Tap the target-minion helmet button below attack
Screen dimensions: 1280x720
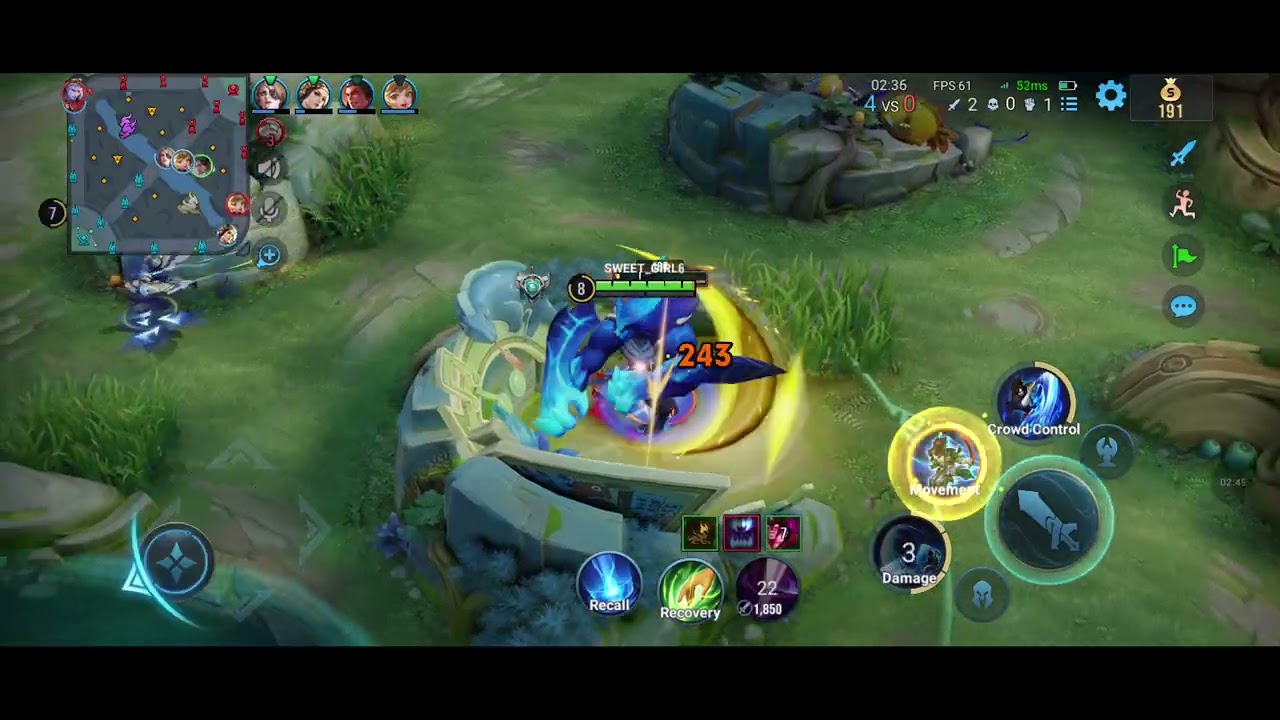[983, 596]
